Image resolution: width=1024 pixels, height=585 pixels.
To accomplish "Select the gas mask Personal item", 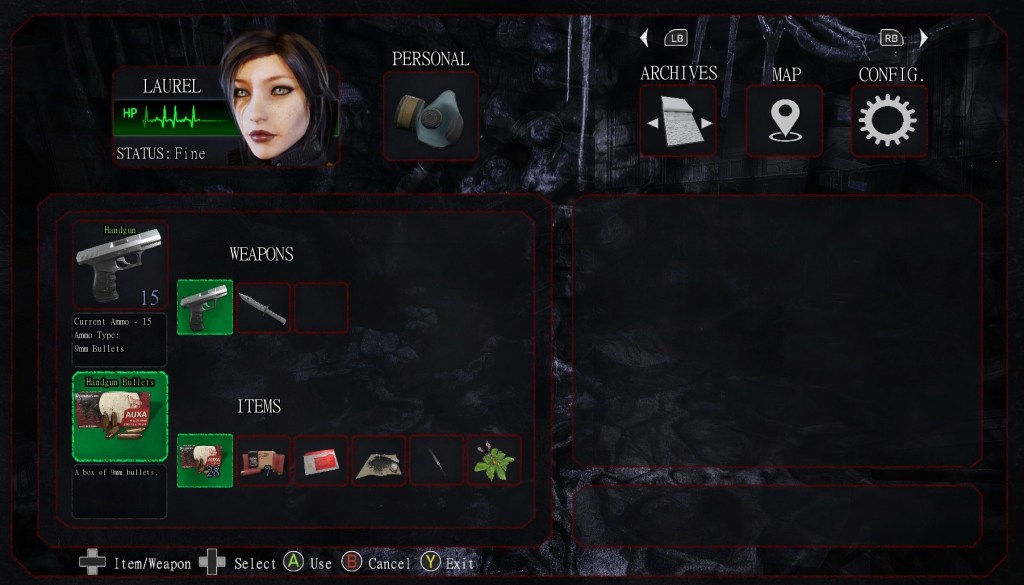I will point(431,116).
